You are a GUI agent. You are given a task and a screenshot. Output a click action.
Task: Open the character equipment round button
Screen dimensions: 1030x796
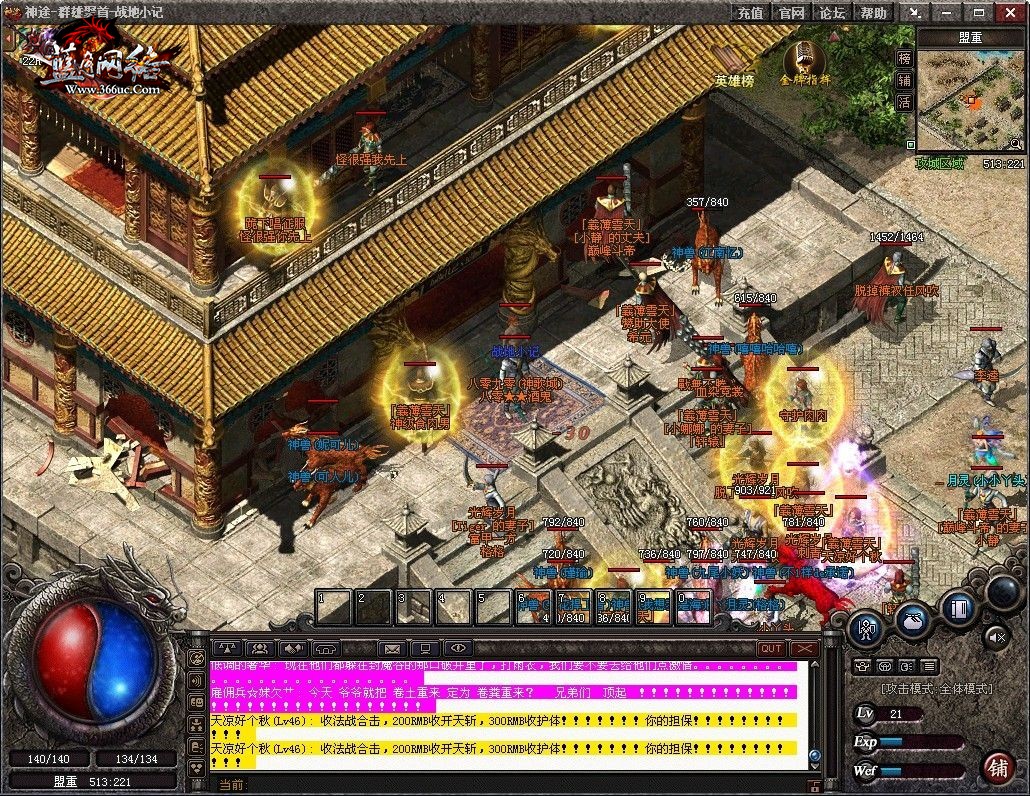[x=865, y=628]
